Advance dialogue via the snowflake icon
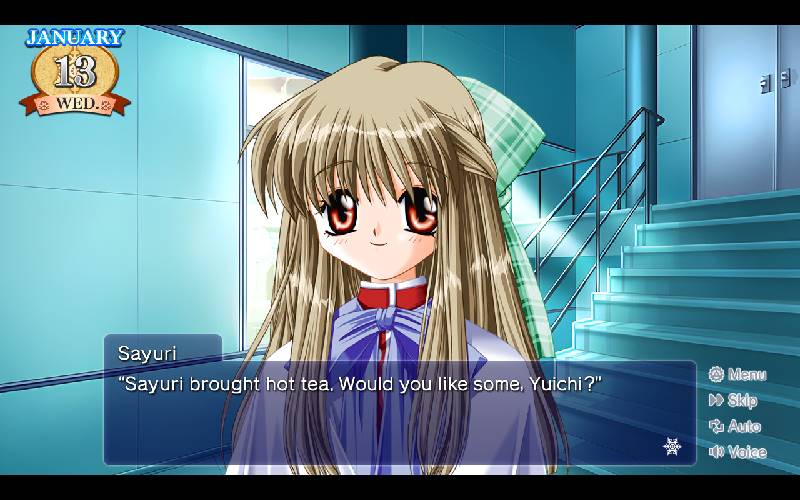The height and width of the screenshot is (500, 800). (671, 445)
